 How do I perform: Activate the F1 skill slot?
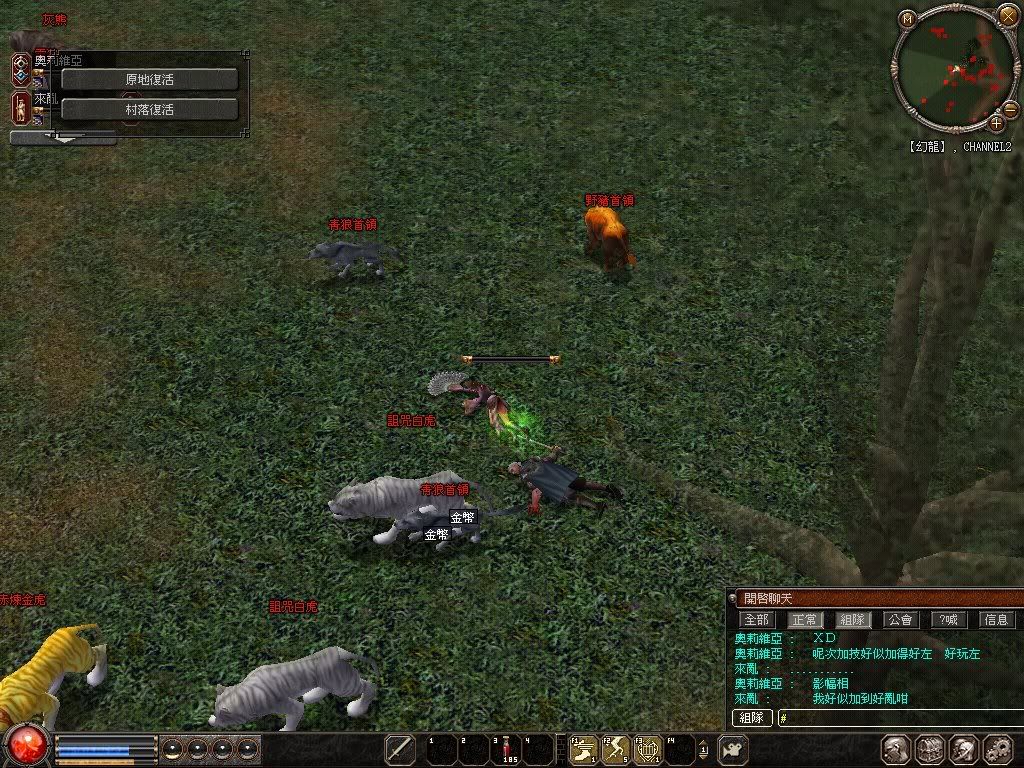pos(583,749)
